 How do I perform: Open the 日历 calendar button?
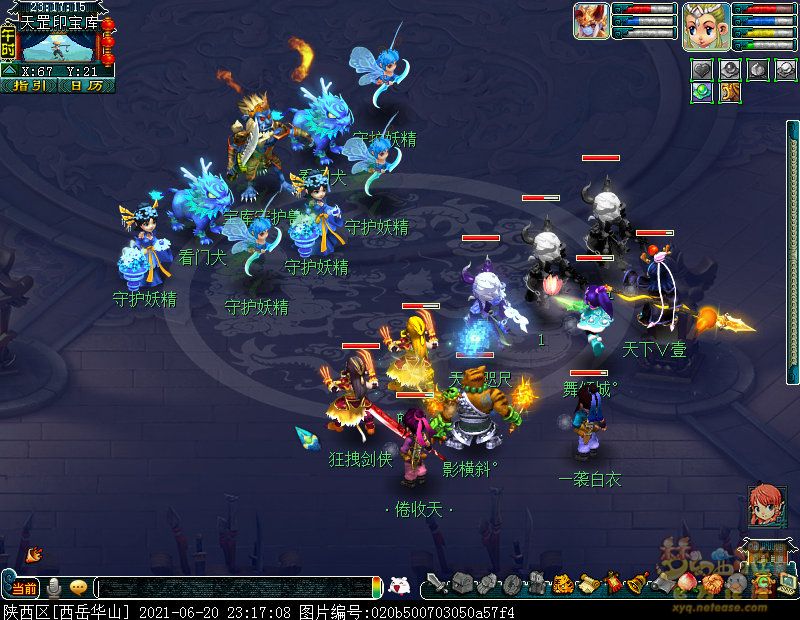tap(86, 86)
